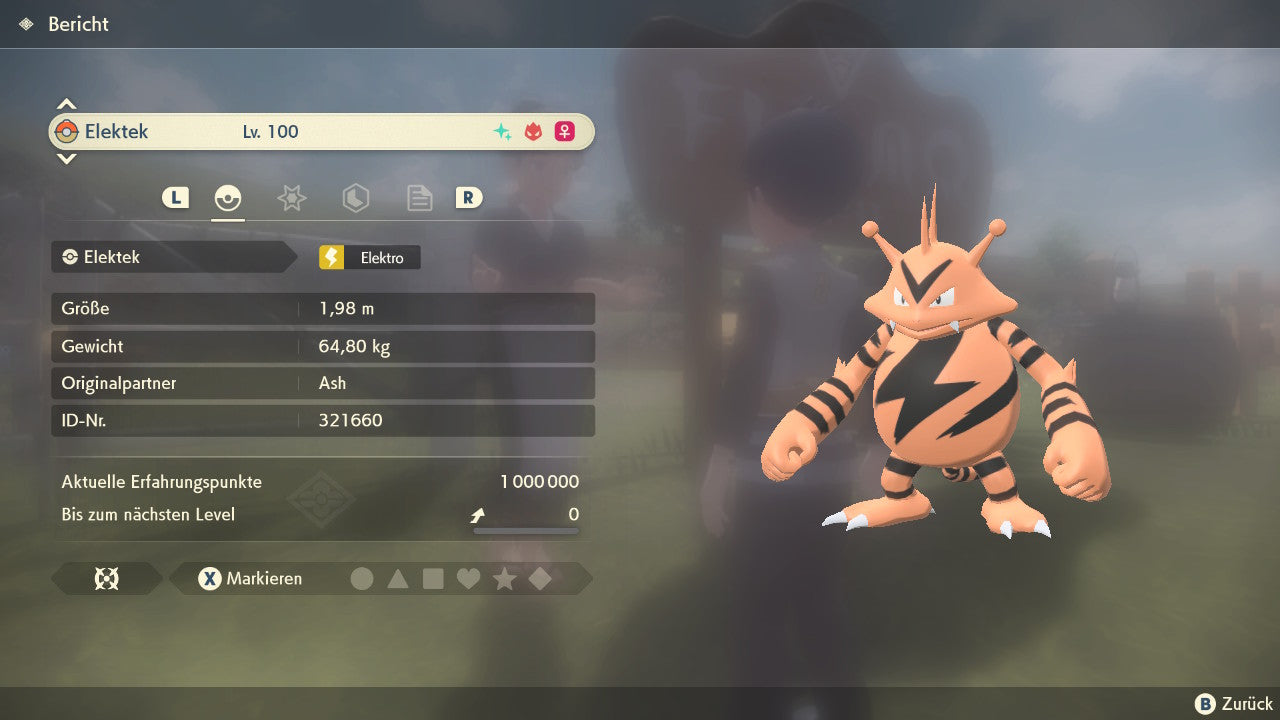Screen dimensions: 1280x720
Task: Go to previous Pokémon with up arrow
Action: 66,104
